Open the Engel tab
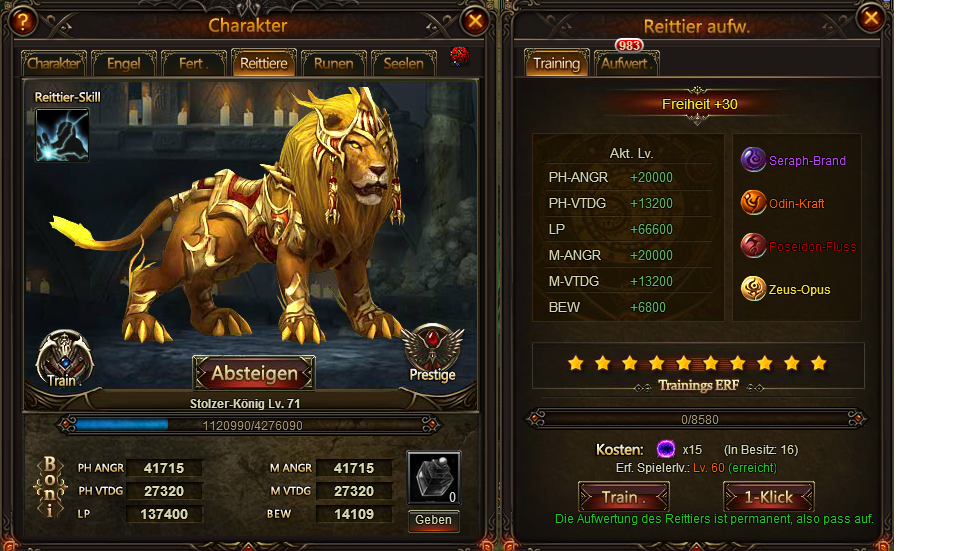Screen dimensions: 960x551 [x=124, y=63]
